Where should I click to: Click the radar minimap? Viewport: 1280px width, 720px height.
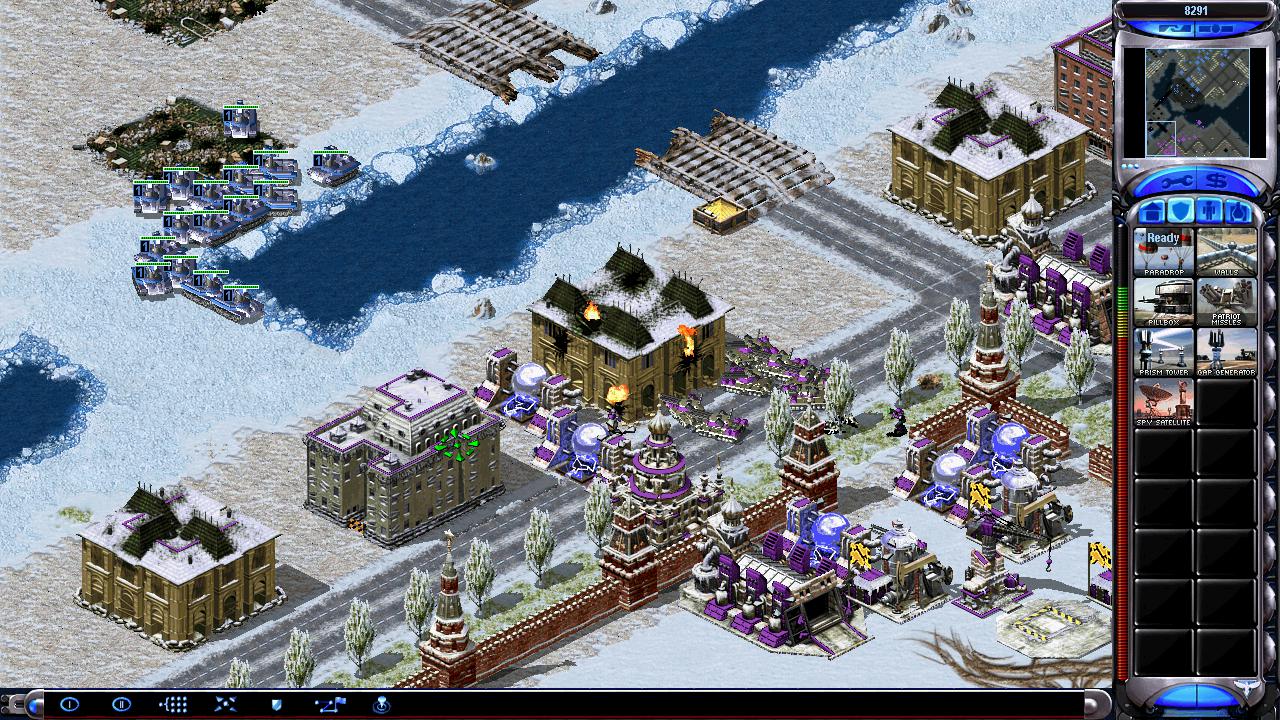[1194, 103]
